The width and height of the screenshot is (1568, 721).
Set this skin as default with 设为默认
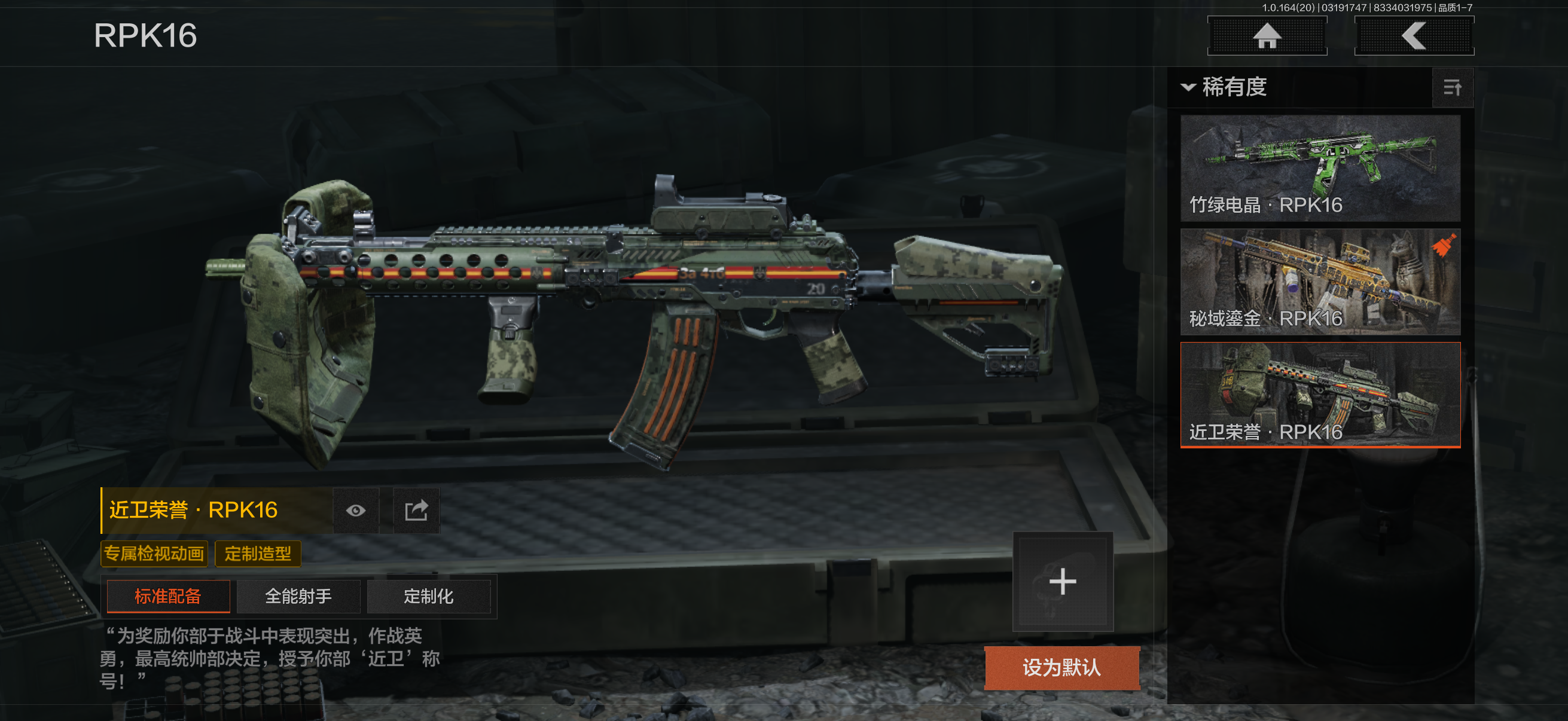click(1061, 667)
